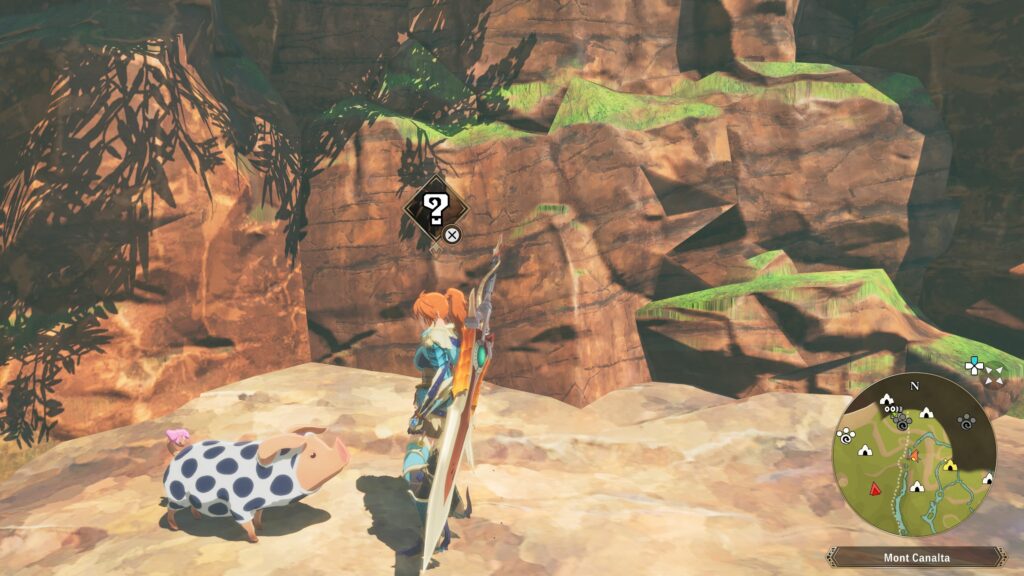Open the circular minimap

pos(914,455)
